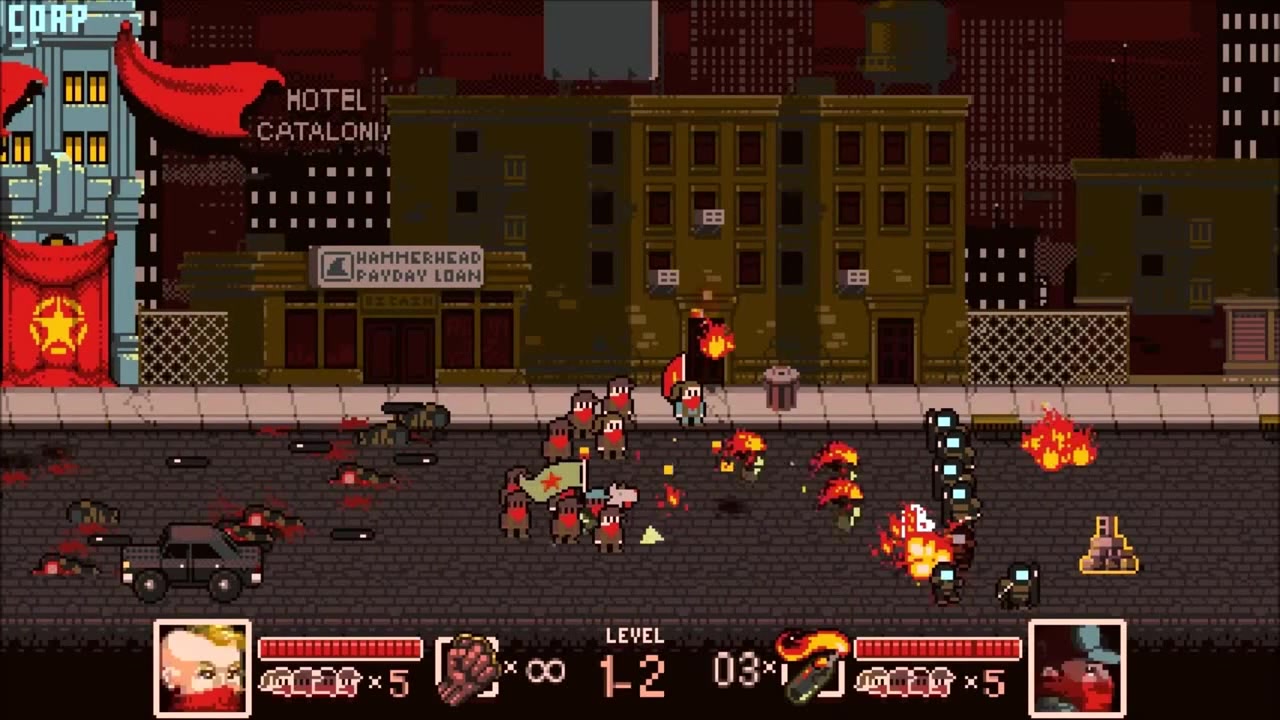Choose the Molotov cocktail weapon icon
The height and width of the screenshot is (720, 1280).
pyautogui.click(x=811, y=665)
